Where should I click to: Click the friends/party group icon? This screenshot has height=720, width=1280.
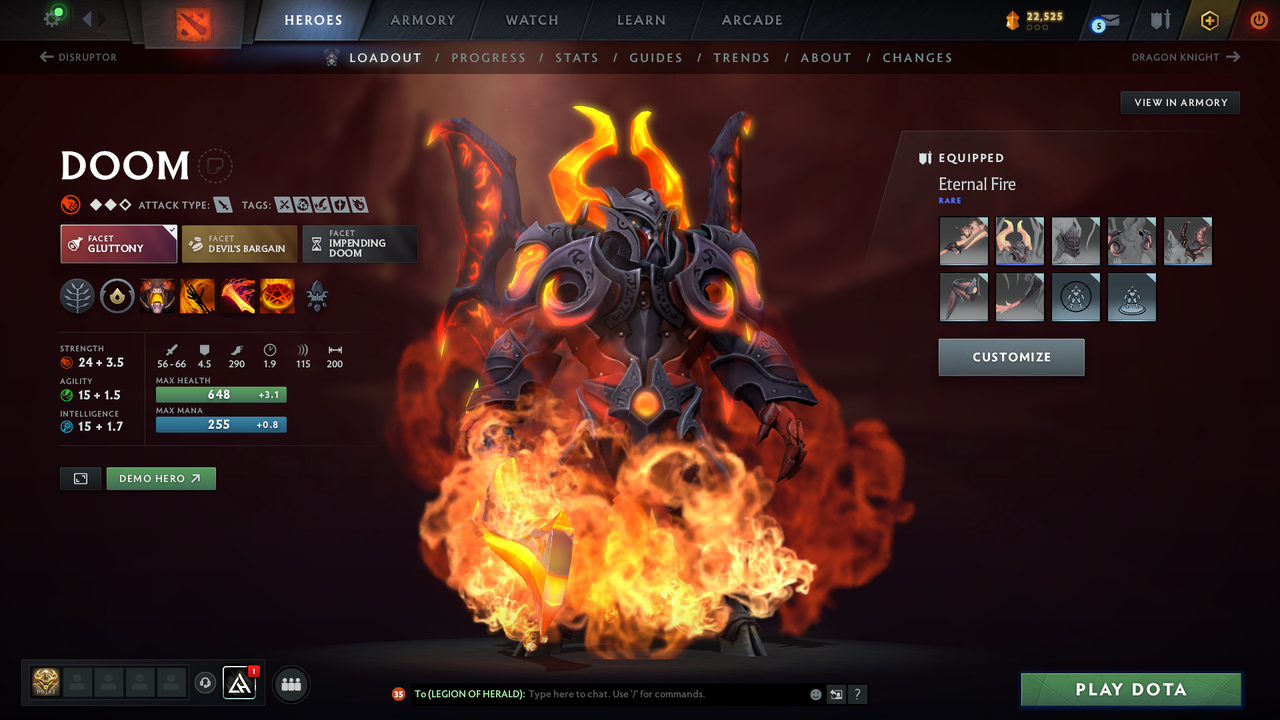point(291,684)
